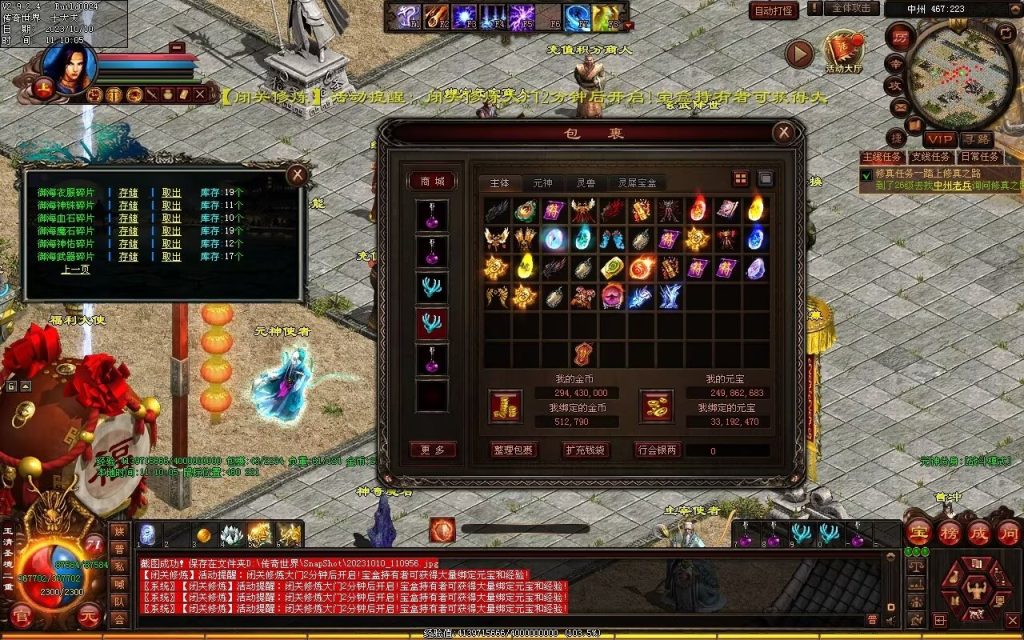Click the 扩充钱袋 button
This screenshot has height=640, width=1024.
585,450
